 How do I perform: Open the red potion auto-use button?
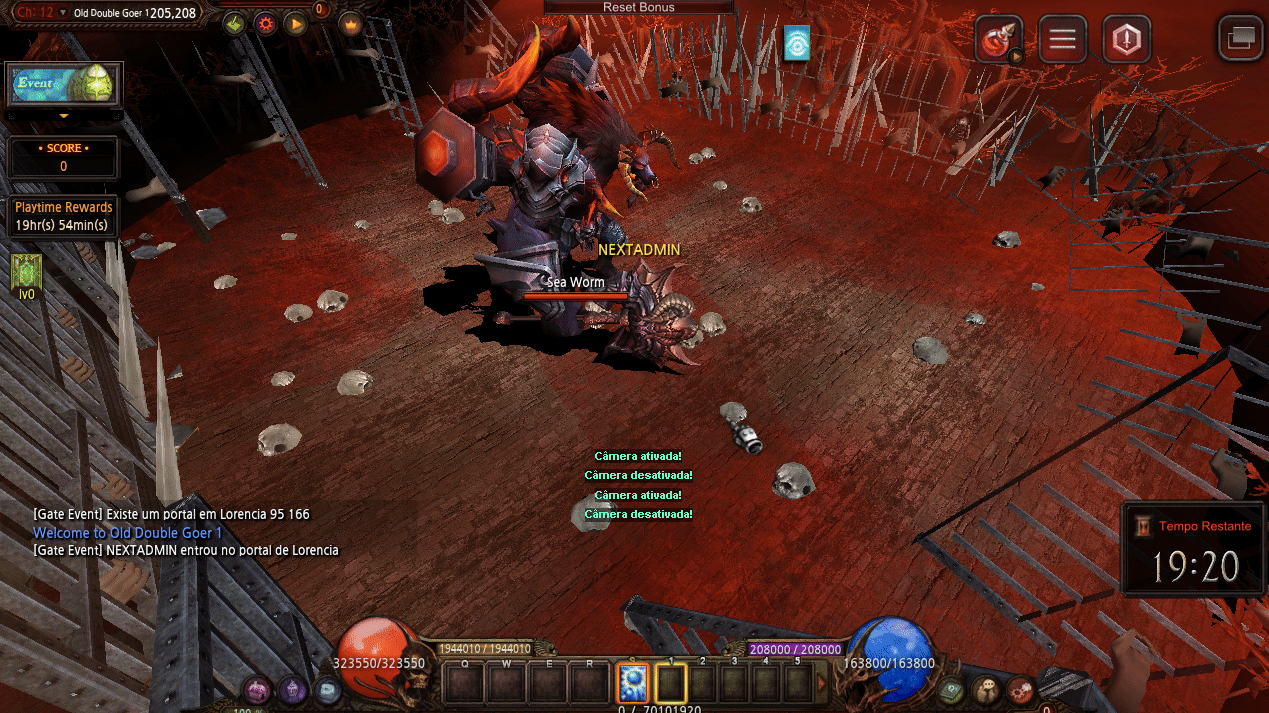coord(999,40)
